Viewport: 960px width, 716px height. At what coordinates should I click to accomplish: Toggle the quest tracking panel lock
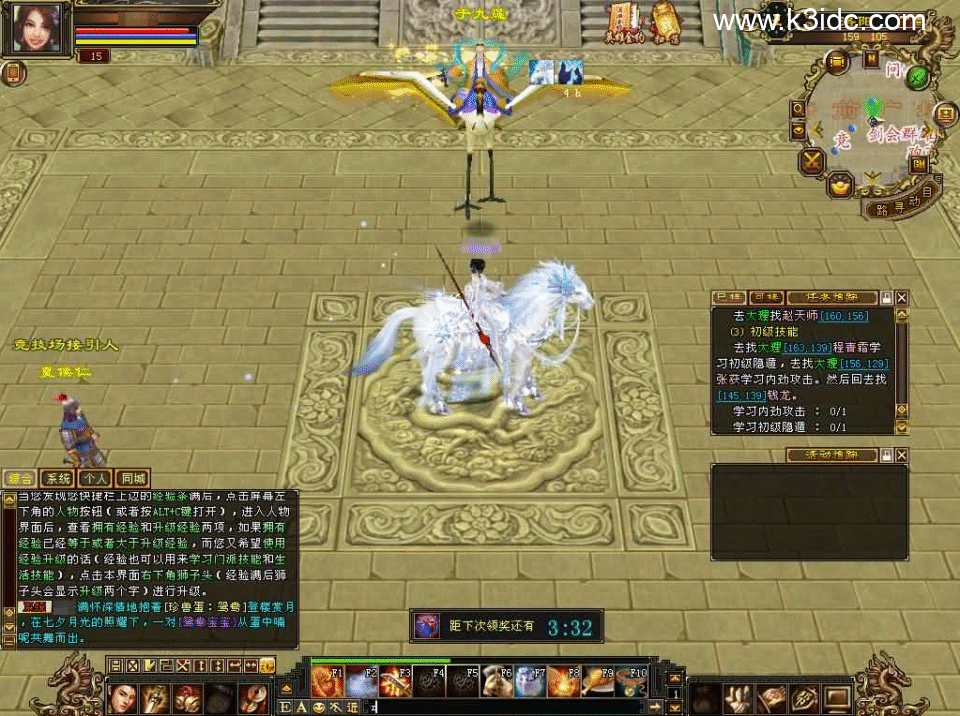coord(886,297)
